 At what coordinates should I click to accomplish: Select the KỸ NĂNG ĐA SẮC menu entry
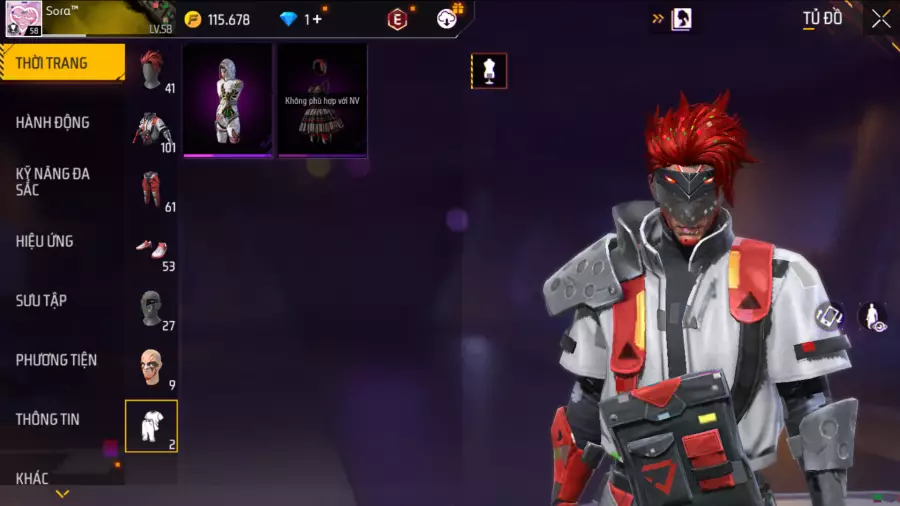tap(53, 181)
